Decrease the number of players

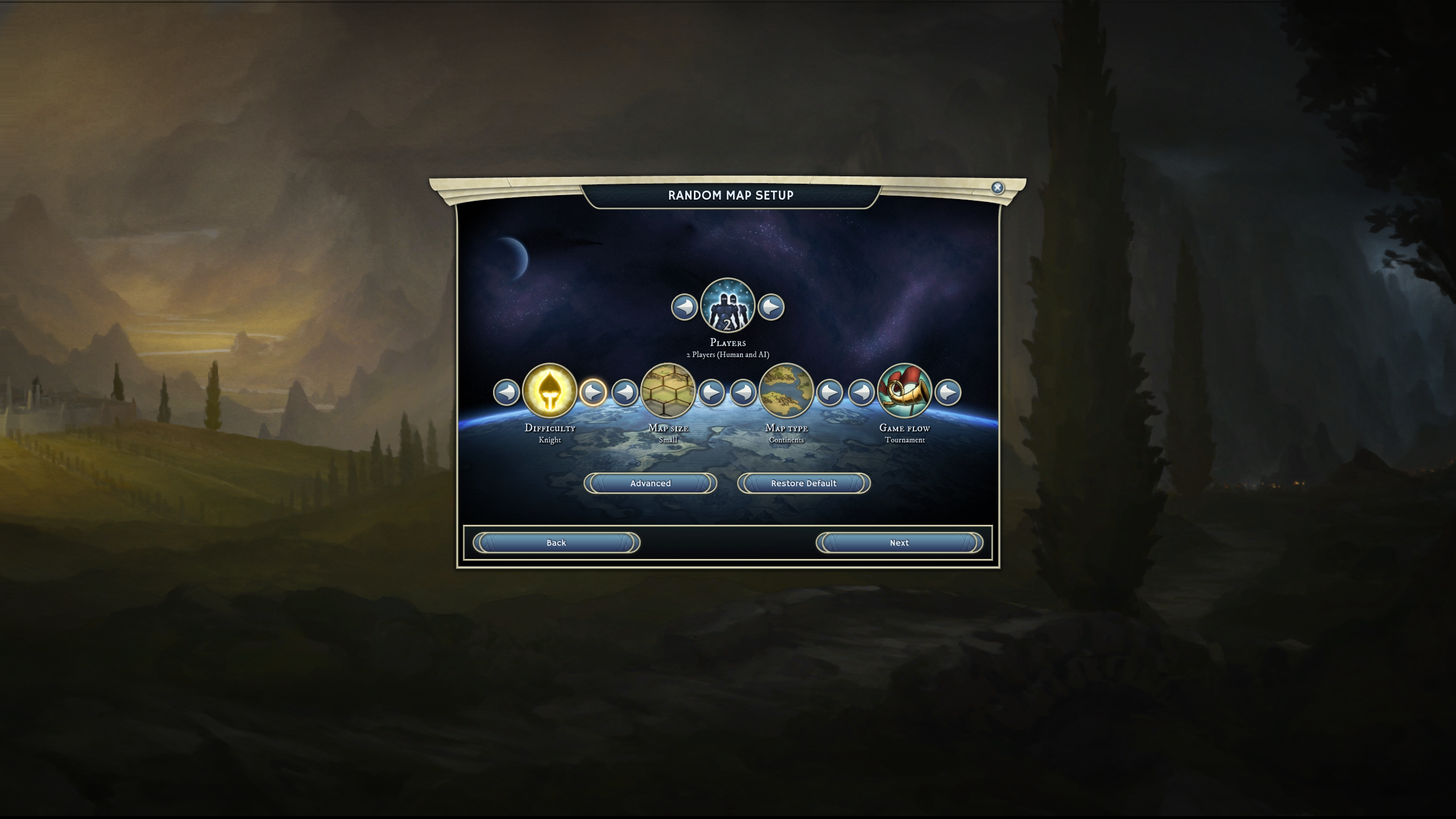(x=684, y=307)
